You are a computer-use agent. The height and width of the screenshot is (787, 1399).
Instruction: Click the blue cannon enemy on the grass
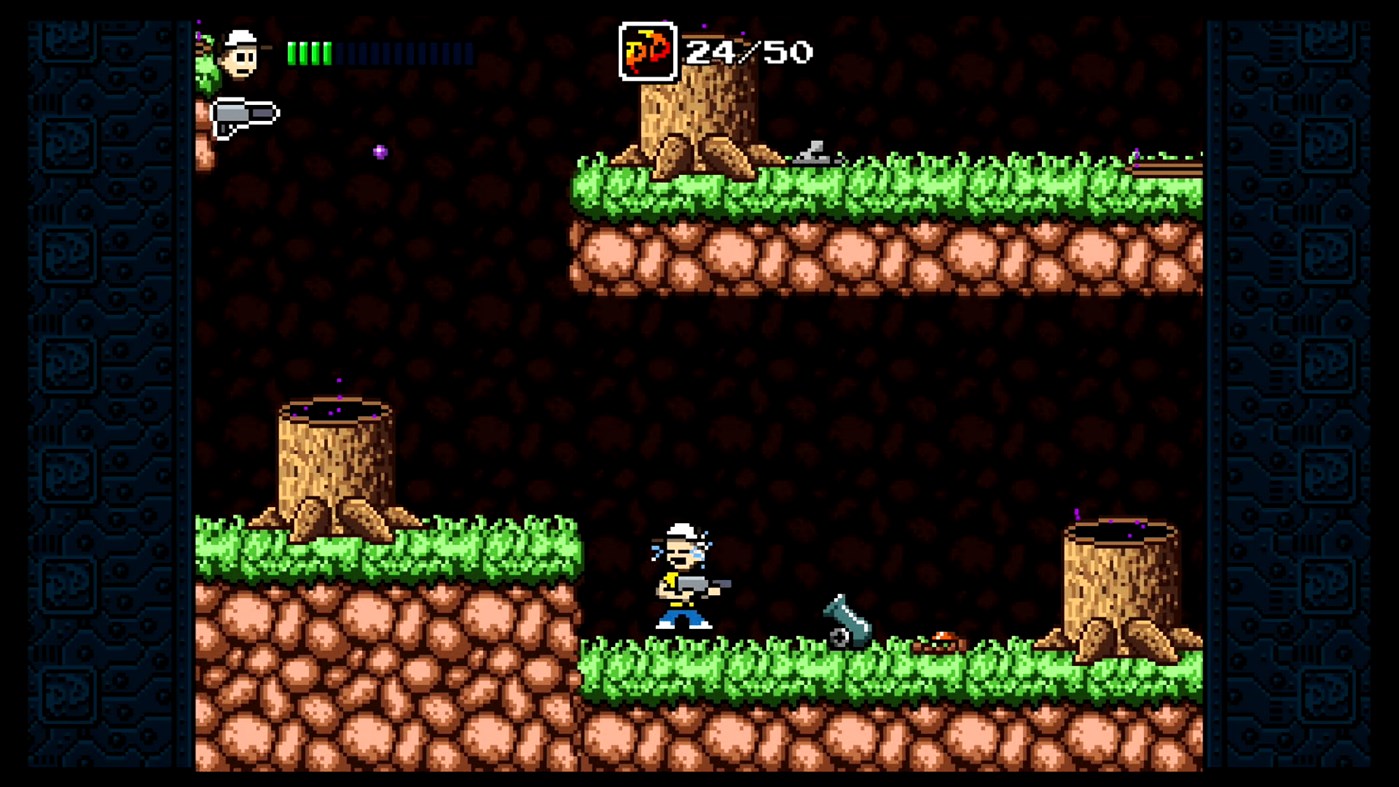pos(845,620)
